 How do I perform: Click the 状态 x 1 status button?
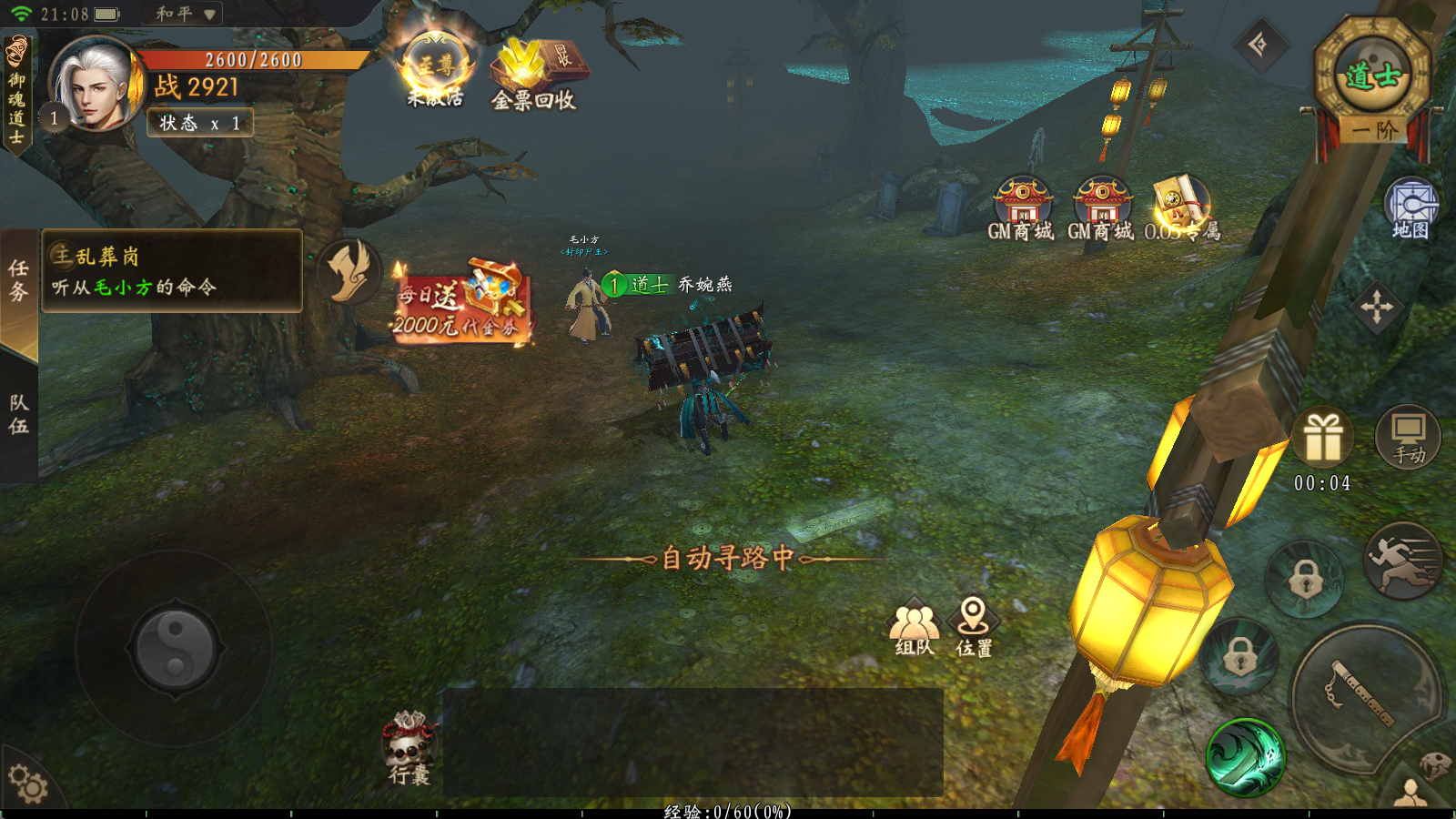pos(200,123)
